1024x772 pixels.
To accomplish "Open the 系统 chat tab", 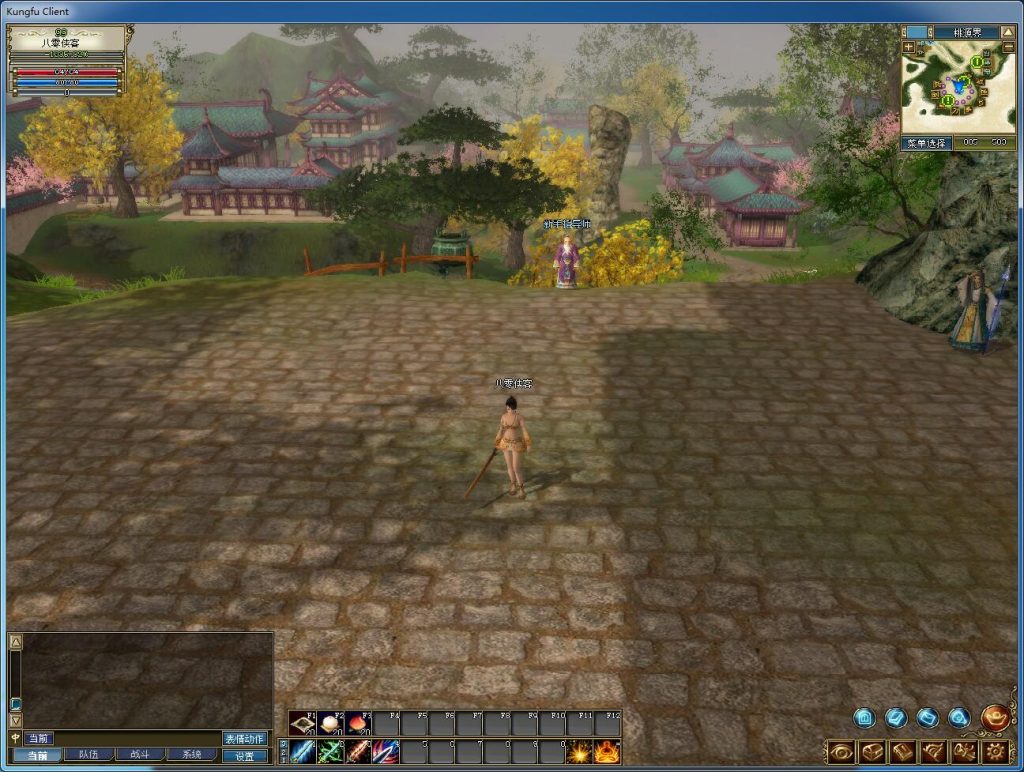I will pyautogui.click(x=190, y=755).
